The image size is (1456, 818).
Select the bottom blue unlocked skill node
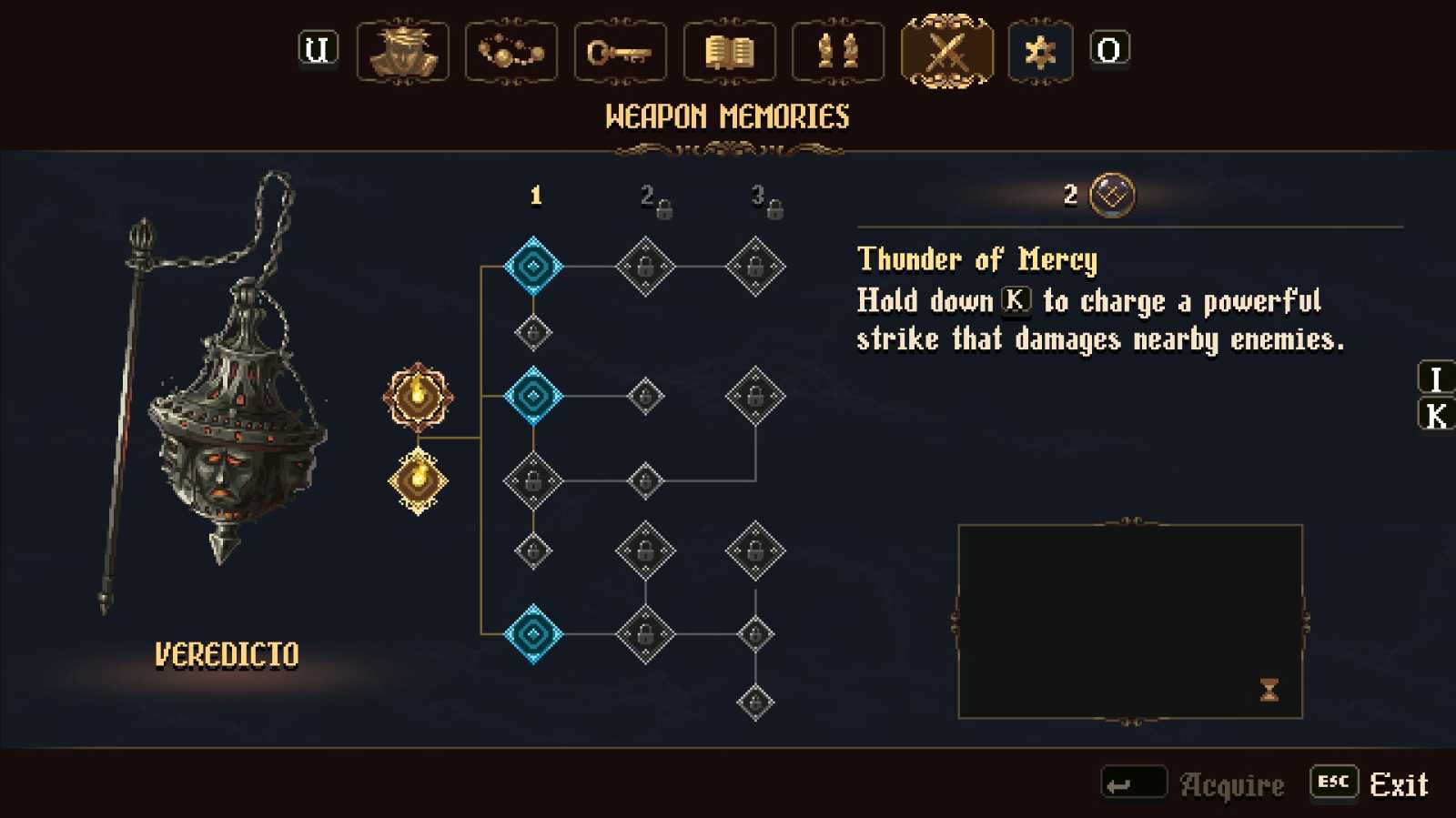click(533, 635)
